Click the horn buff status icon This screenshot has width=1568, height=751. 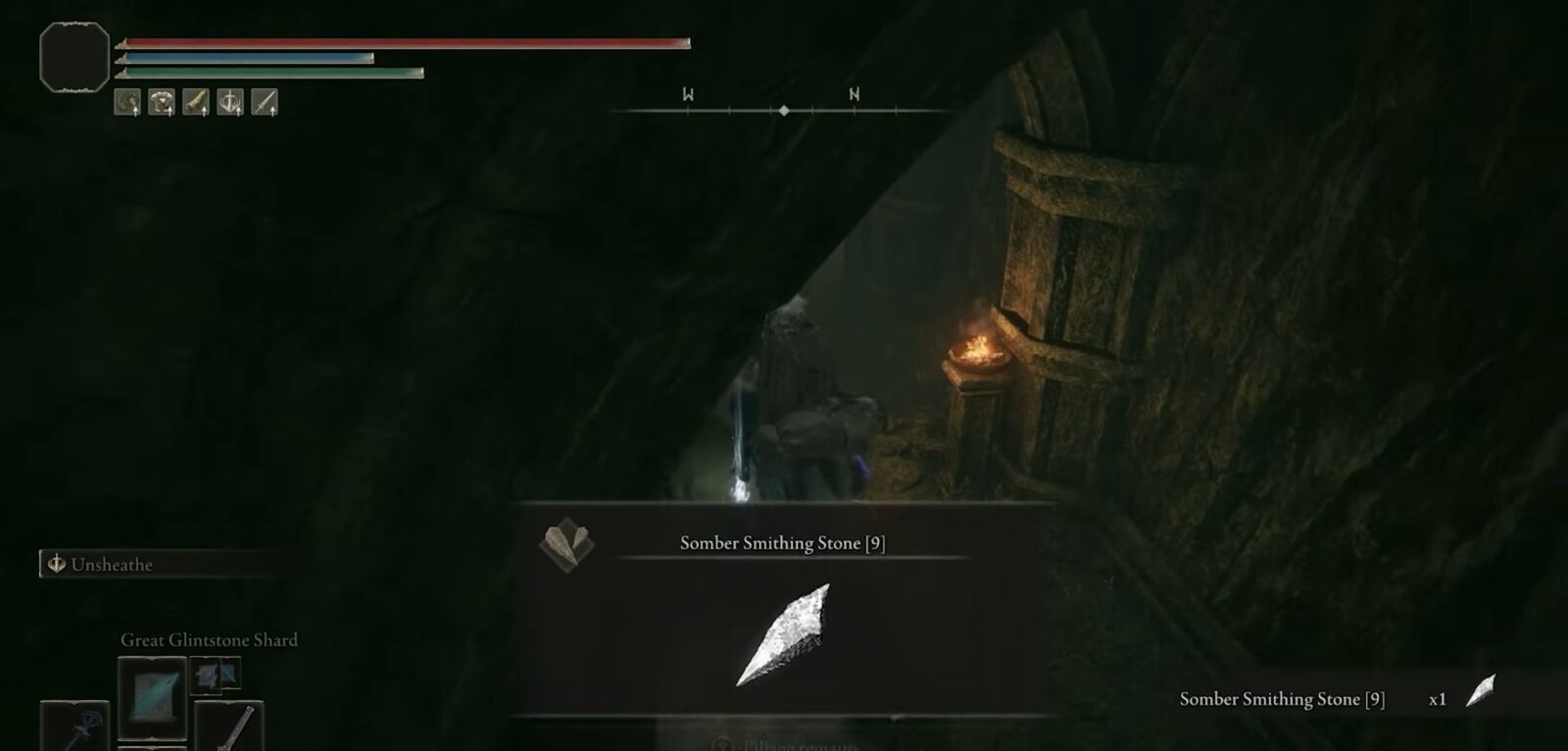[x=196, y=102]
